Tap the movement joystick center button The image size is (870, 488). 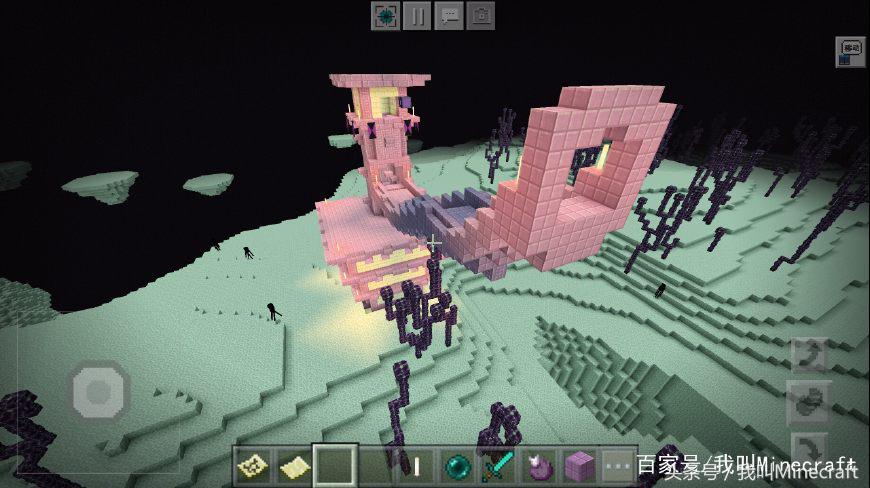(x=99, y=389)
